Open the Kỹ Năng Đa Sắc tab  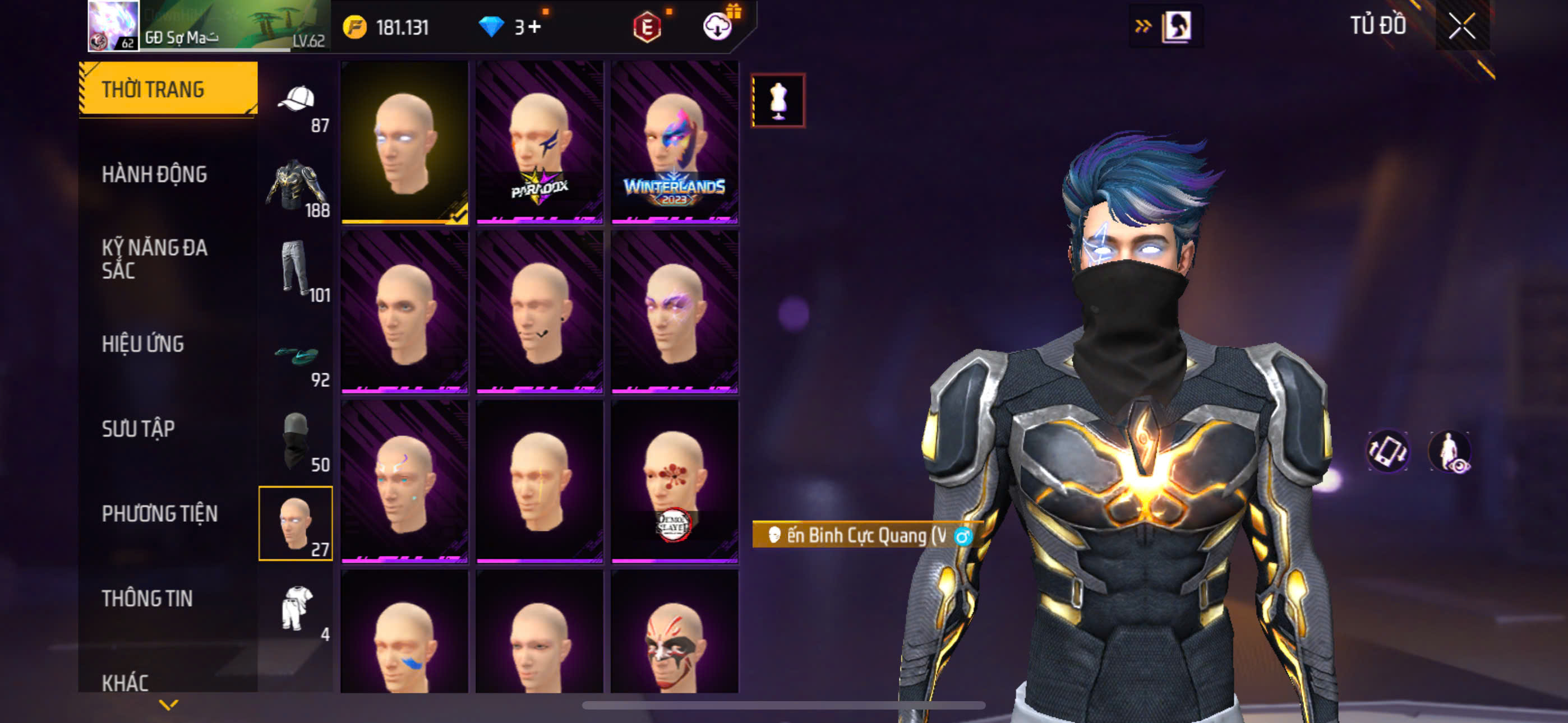click(154, 258)
